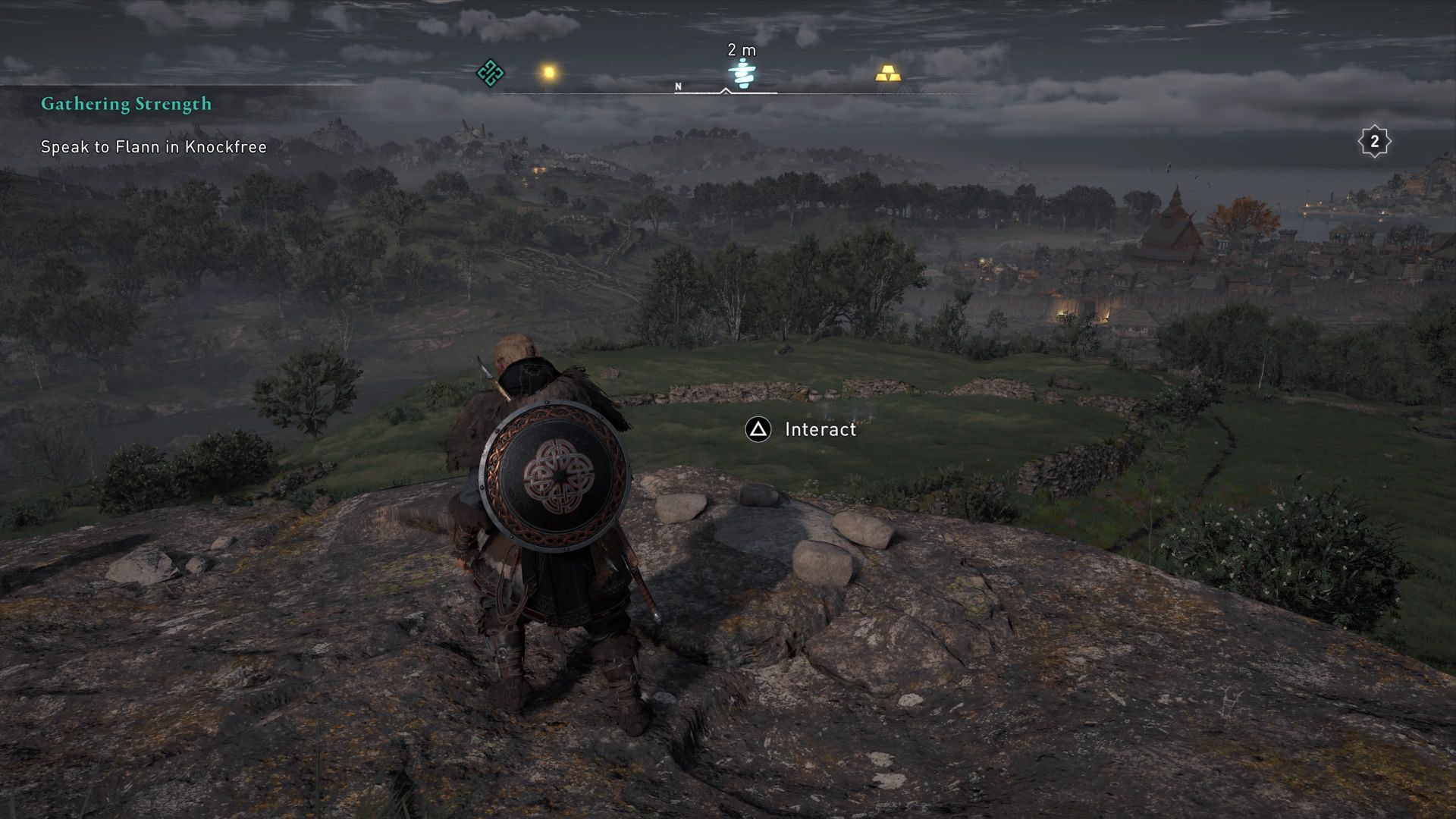Select the N north indicator on compass
This screenshot has height=819, width=1456.
coord(677,86)
